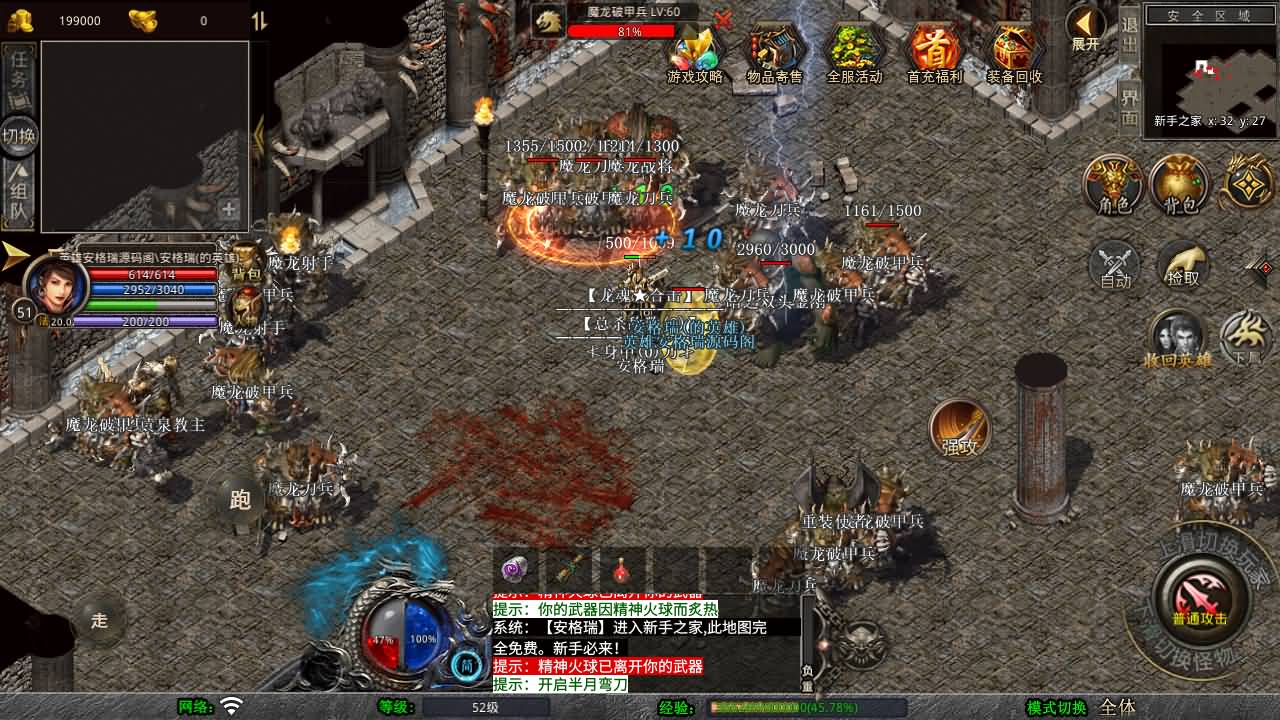Click the 展开 expand arrow button
This screenshot has height=720, width=1280.
pos(1086,29)
